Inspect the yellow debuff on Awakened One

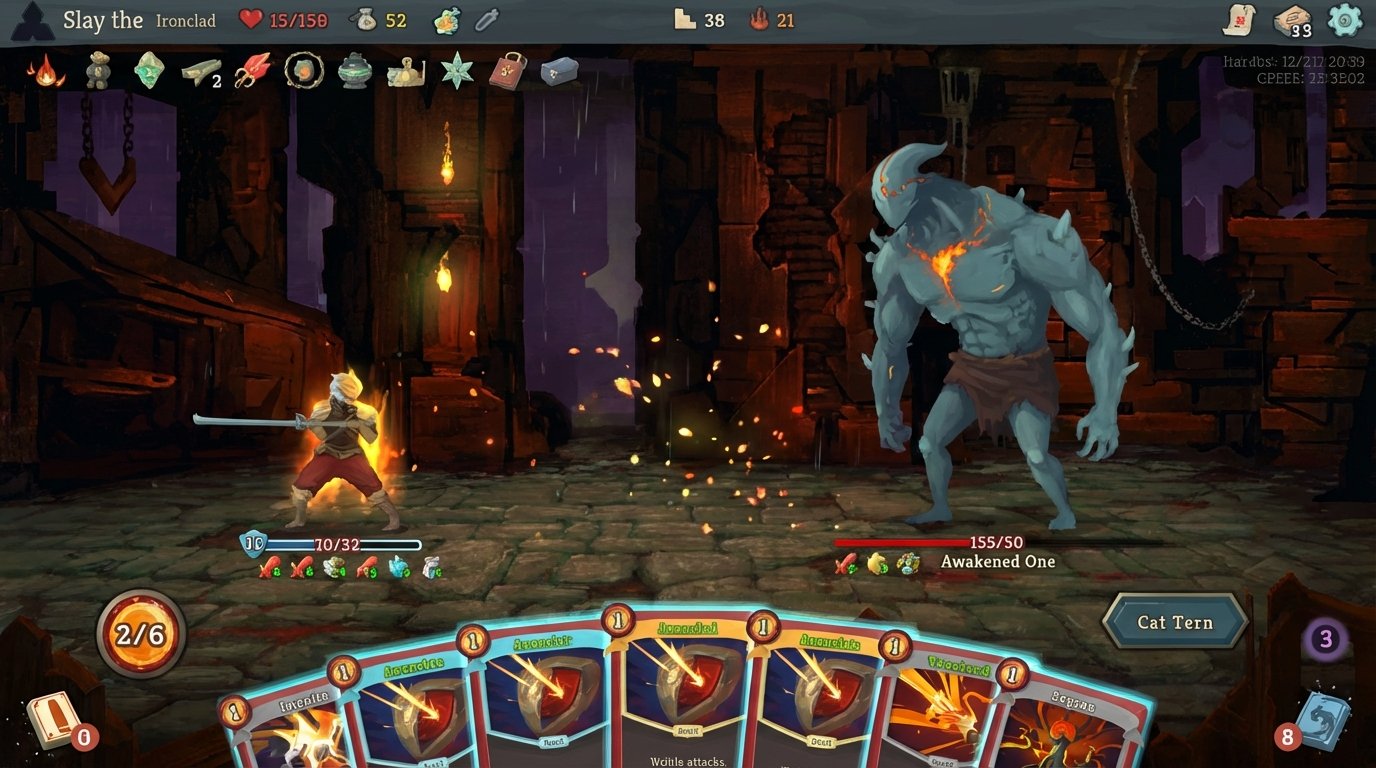pyautogui.click(x=875, y=563)
